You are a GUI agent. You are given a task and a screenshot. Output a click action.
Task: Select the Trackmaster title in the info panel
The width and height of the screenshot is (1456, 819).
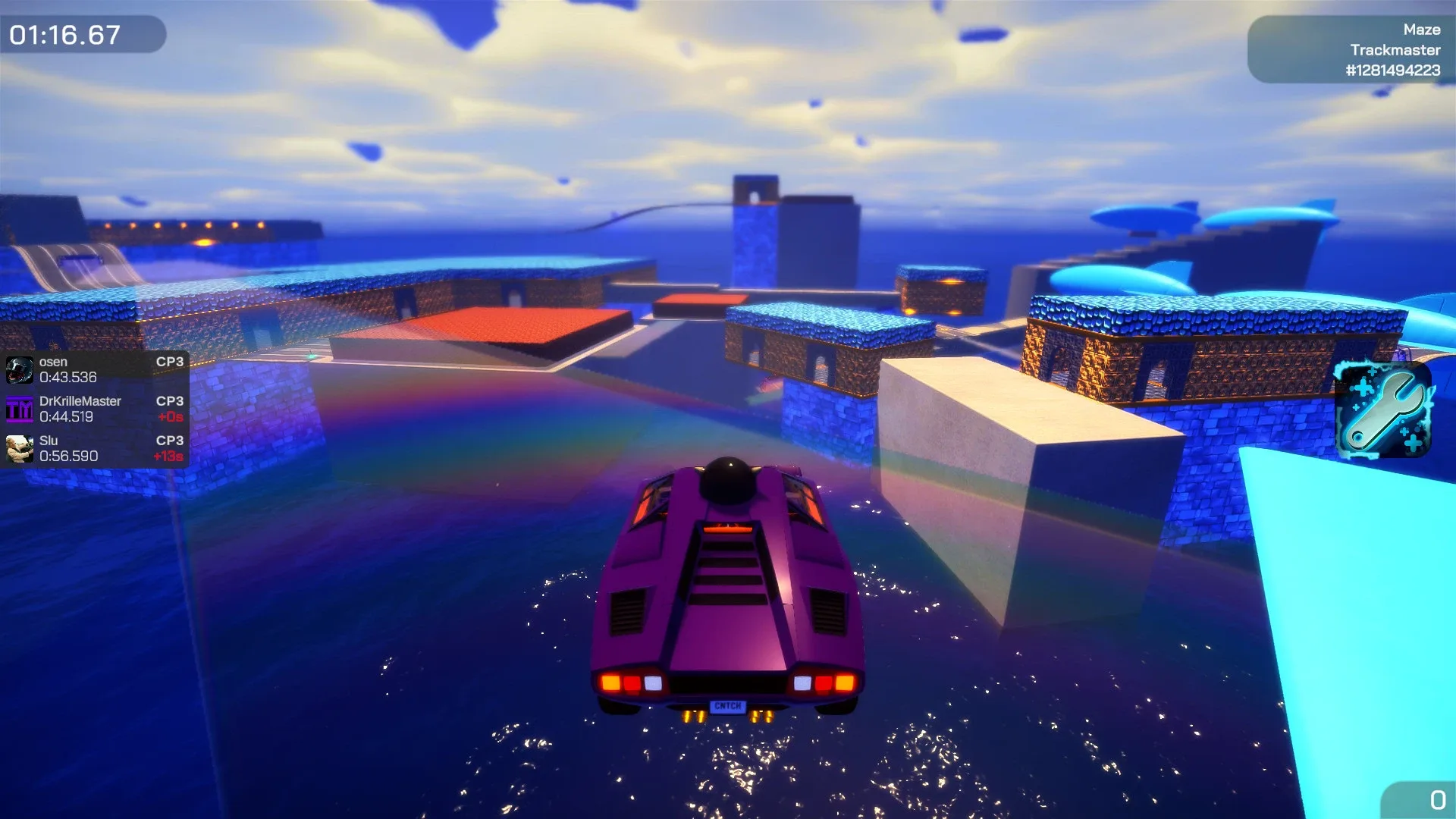coord(1395,49)
